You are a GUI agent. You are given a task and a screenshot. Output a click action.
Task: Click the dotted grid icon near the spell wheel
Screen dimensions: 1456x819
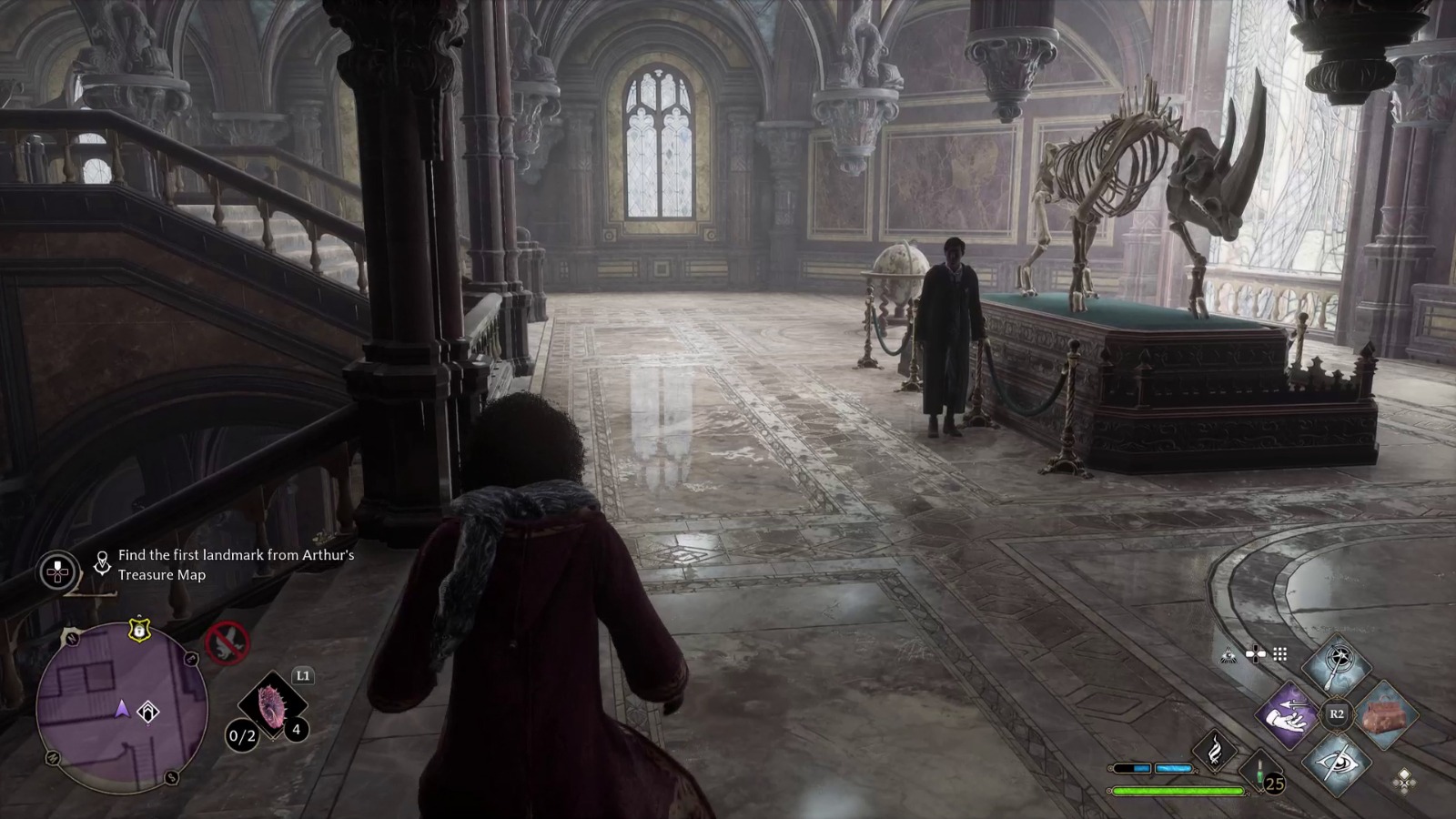pyautogui.click(x=1280, y=654)
